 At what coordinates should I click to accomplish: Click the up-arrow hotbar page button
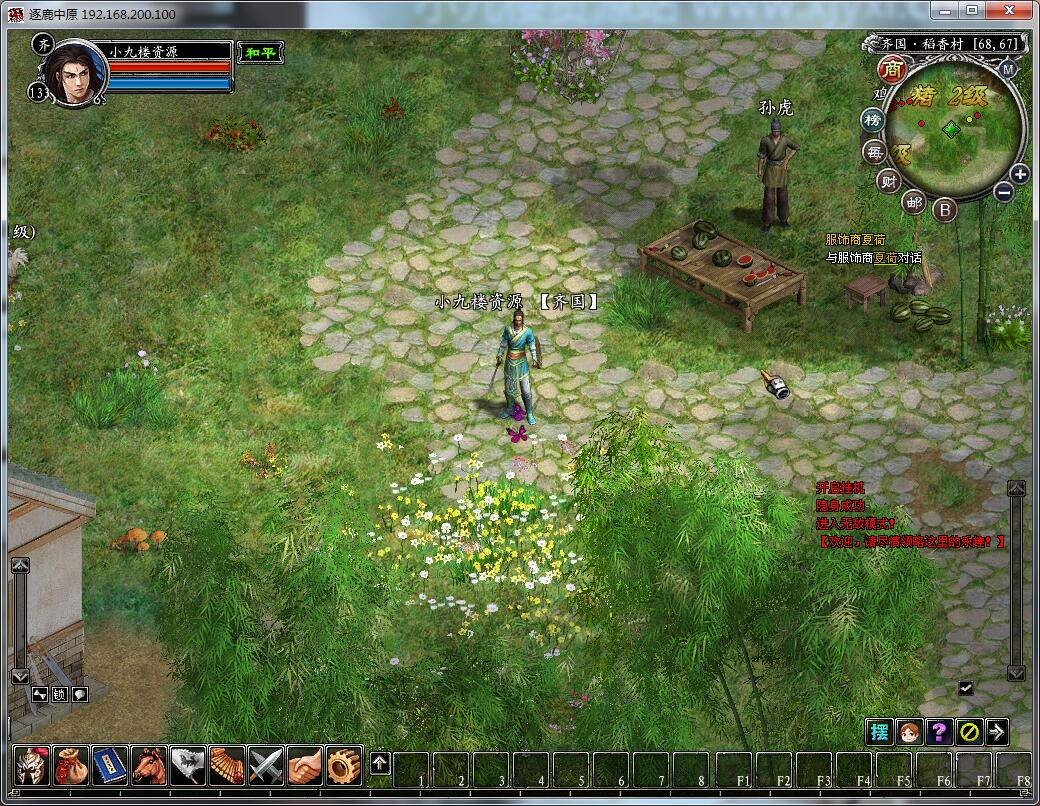click(380, 764)
